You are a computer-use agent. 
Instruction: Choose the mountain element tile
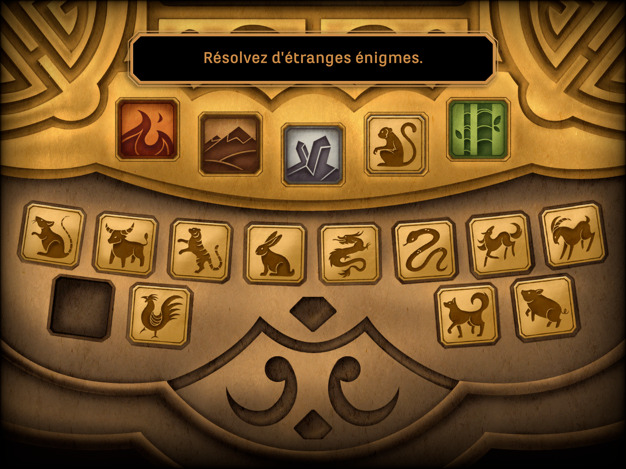point(230,144)
